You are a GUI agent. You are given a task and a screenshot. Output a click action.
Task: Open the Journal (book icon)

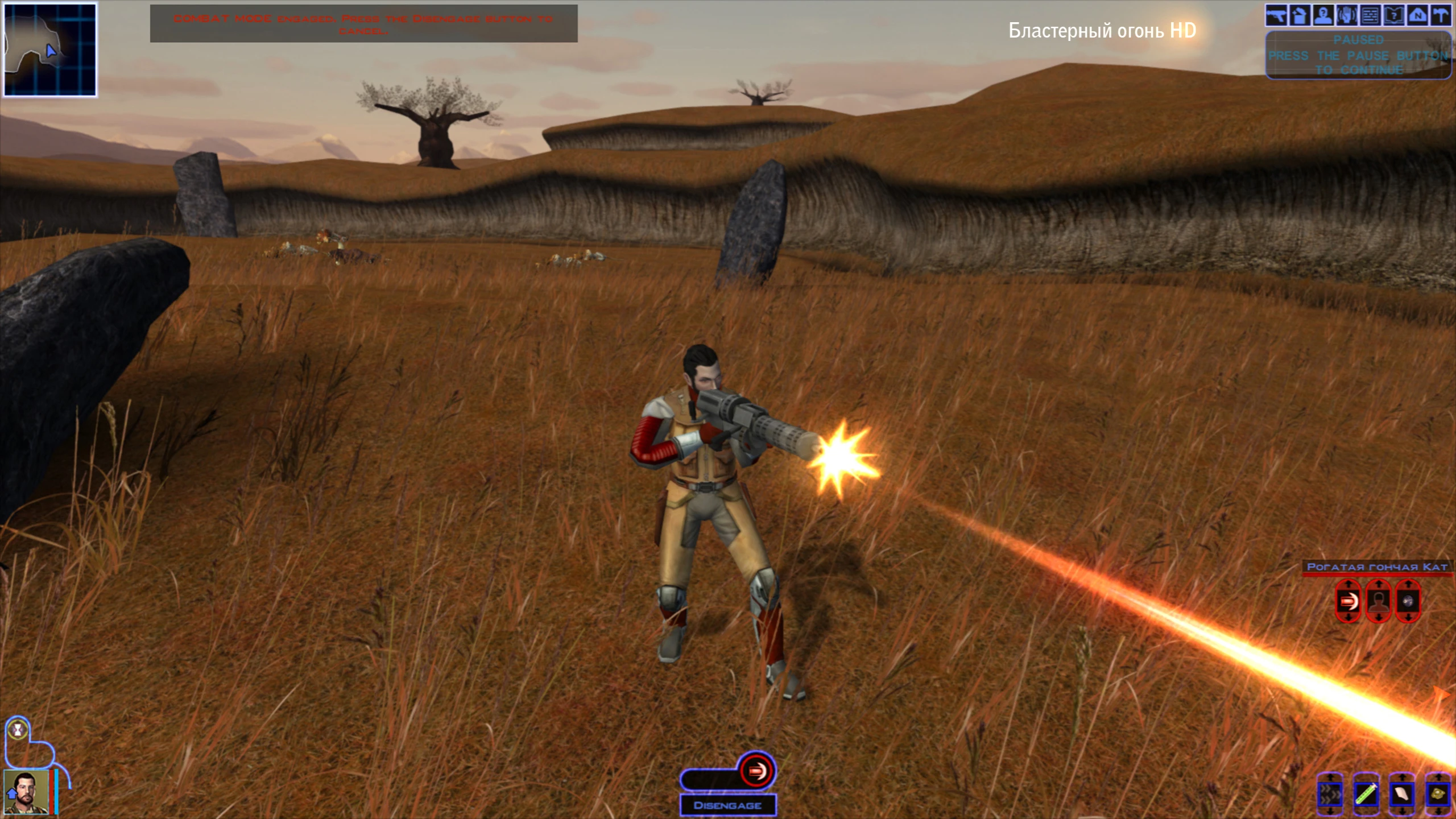coord(1394,15)
